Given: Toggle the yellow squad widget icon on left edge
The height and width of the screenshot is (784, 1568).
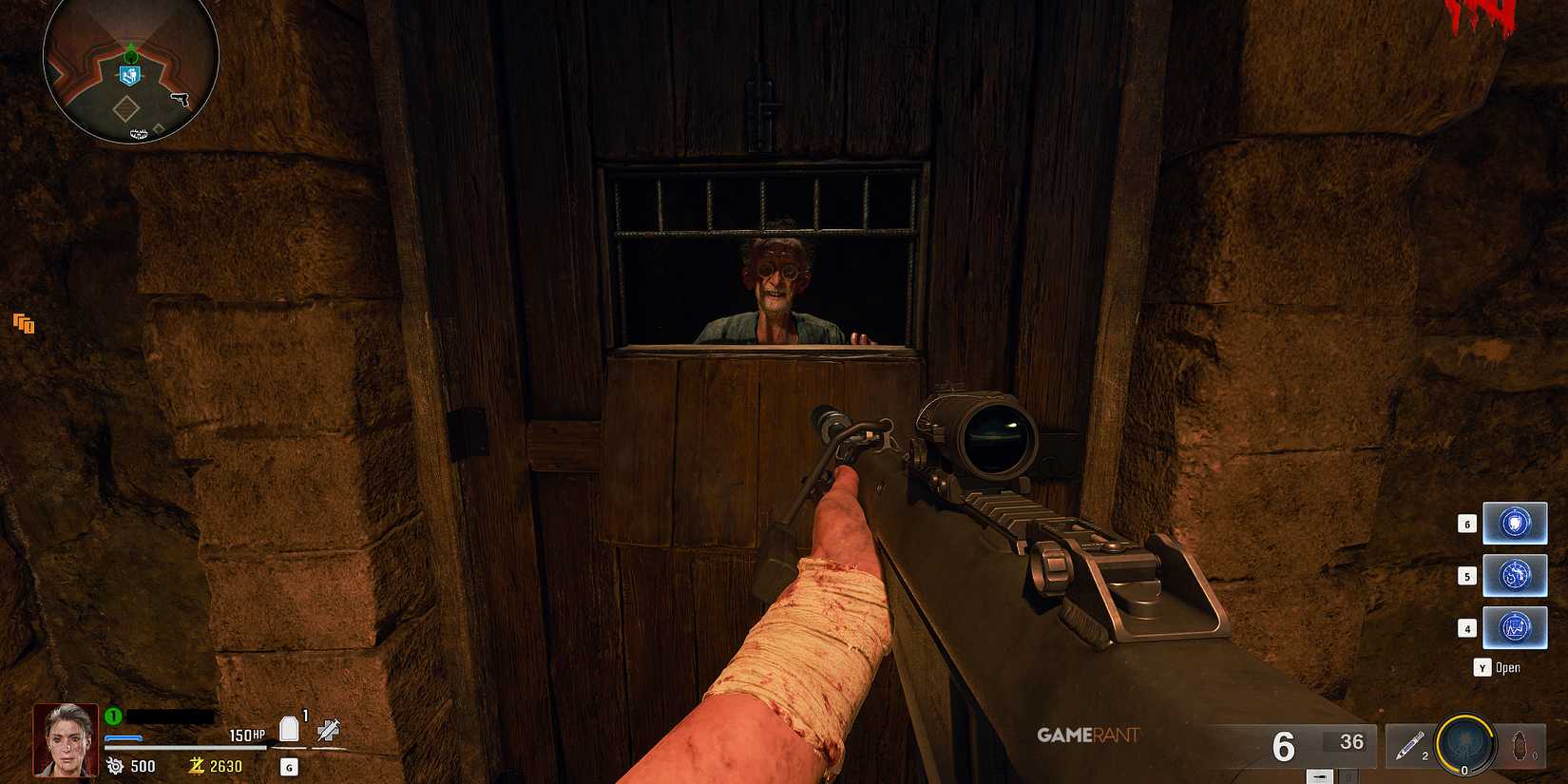Looking at the screenshot, I should [23, 325].
